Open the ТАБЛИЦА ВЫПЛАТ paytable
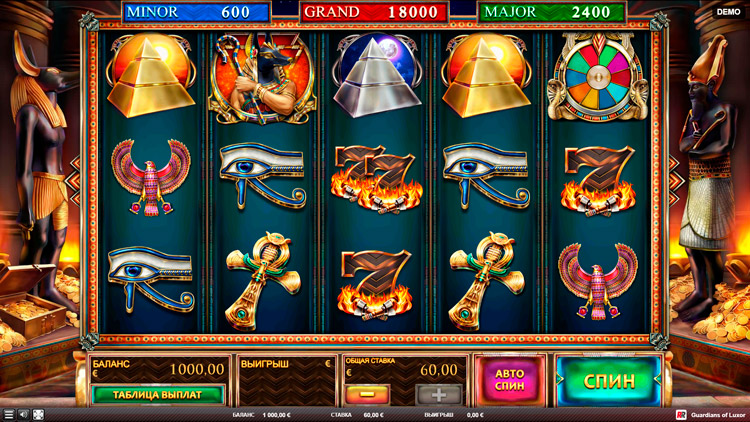The height and width of the screenshot is (422, 750). click(x=157, y=394)
